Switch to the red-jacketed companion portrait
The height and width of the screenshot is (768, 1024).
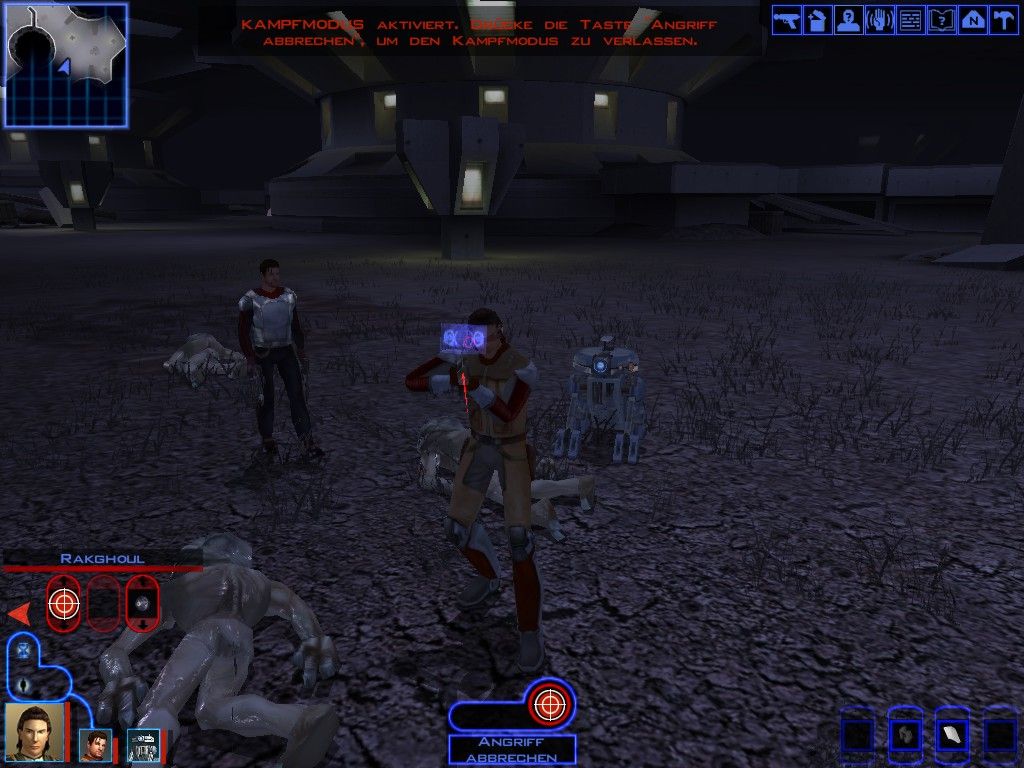pos(96,745)
